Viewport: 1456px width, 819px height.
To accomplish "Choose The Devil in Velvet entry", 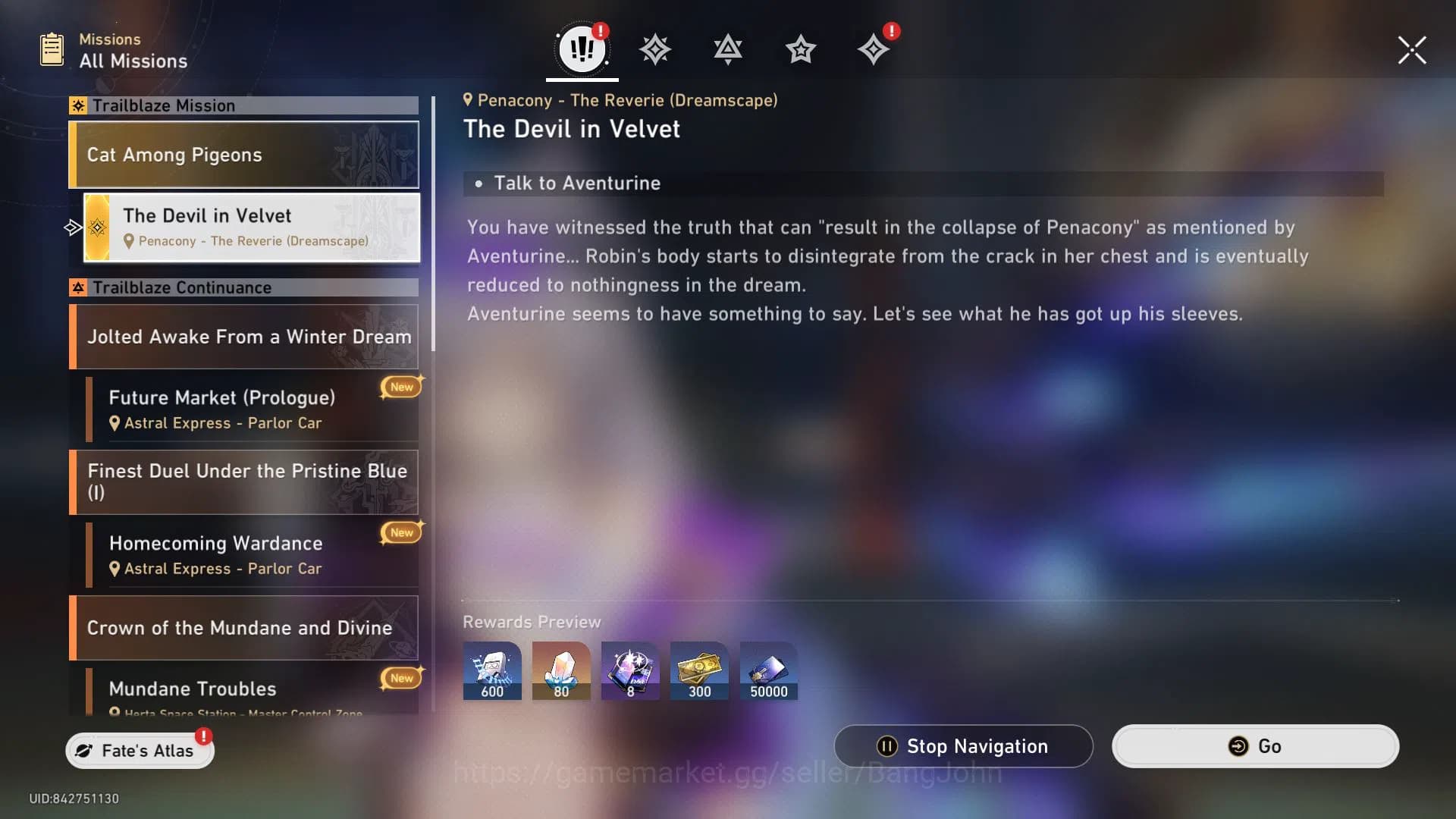I will pyautogui.click(x=252, y=227).
